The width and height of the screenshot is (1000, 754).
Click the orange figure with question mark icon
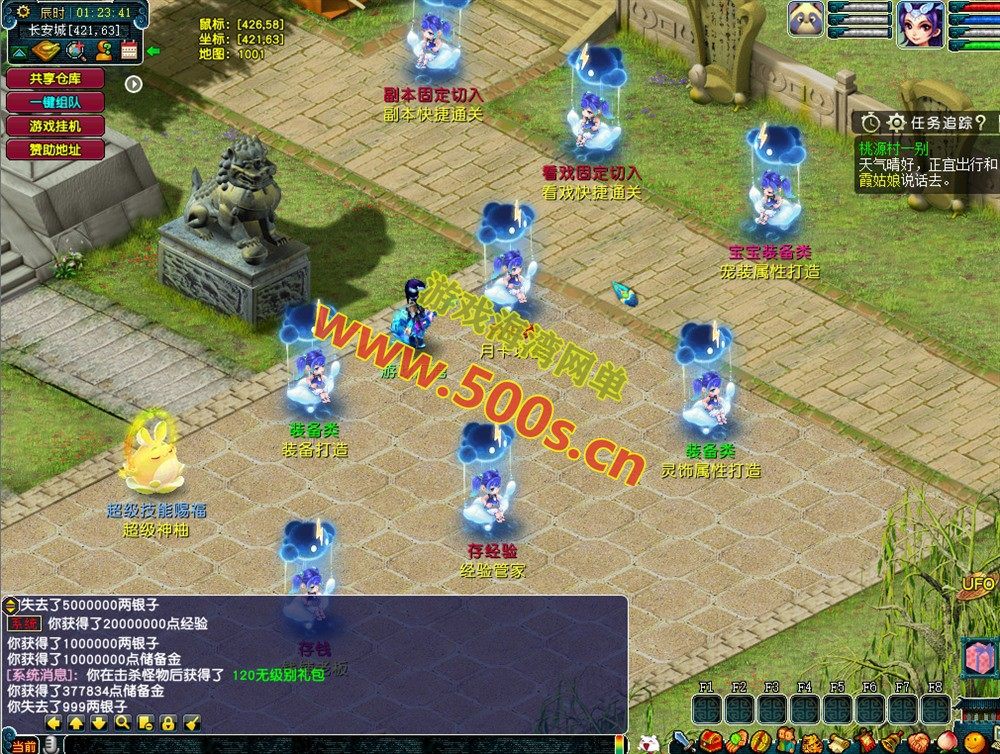pyautogui.click(x=103, y=51)
